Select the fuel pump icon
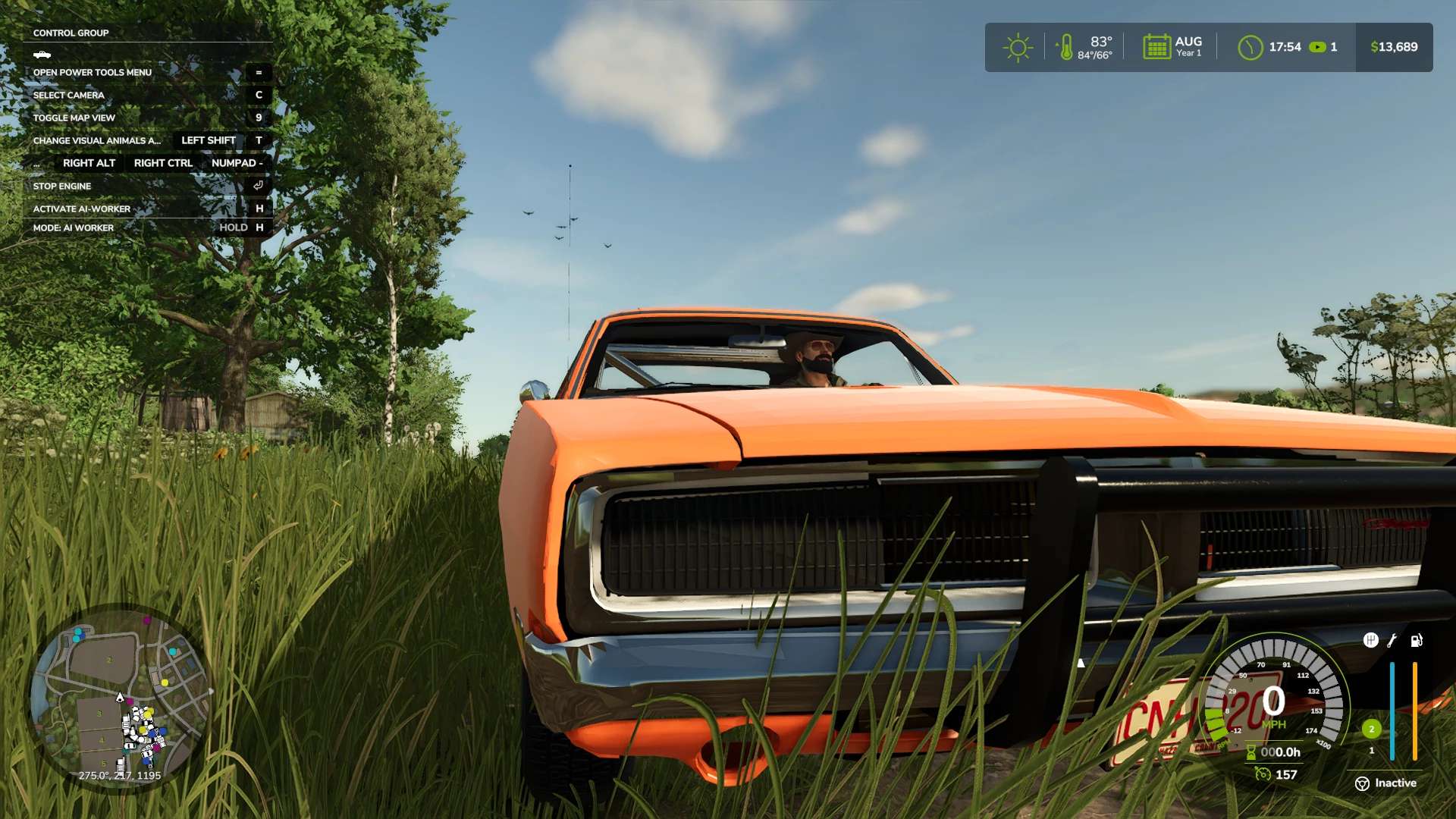This screenshot has height=819, width=1456. pyautogui.click(x=1416, y=641)
